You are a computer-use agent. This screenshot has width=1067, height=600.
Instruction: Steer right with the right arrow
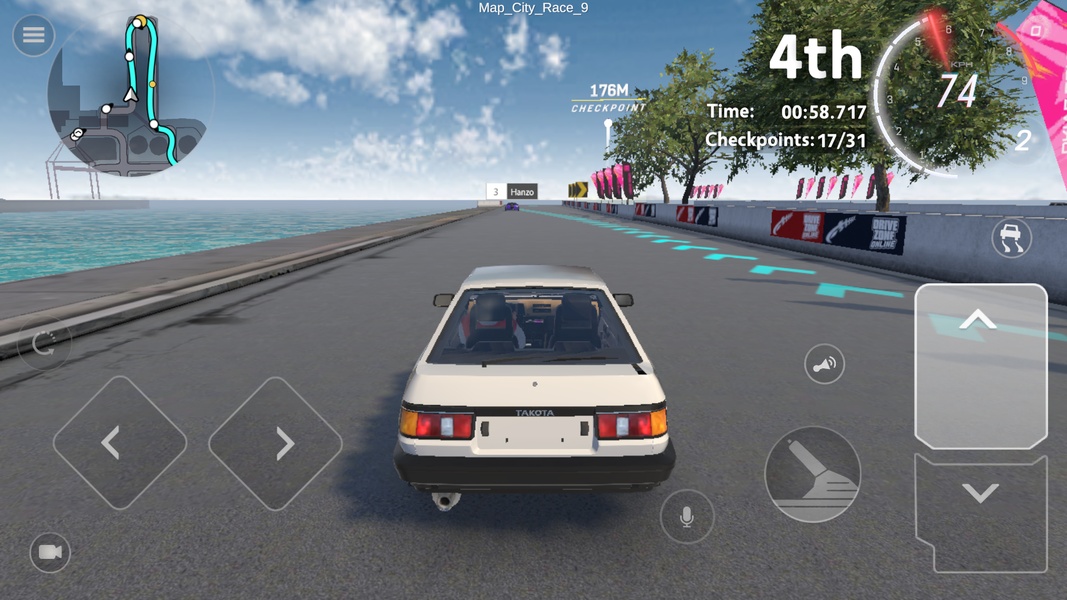coord(276,442)
